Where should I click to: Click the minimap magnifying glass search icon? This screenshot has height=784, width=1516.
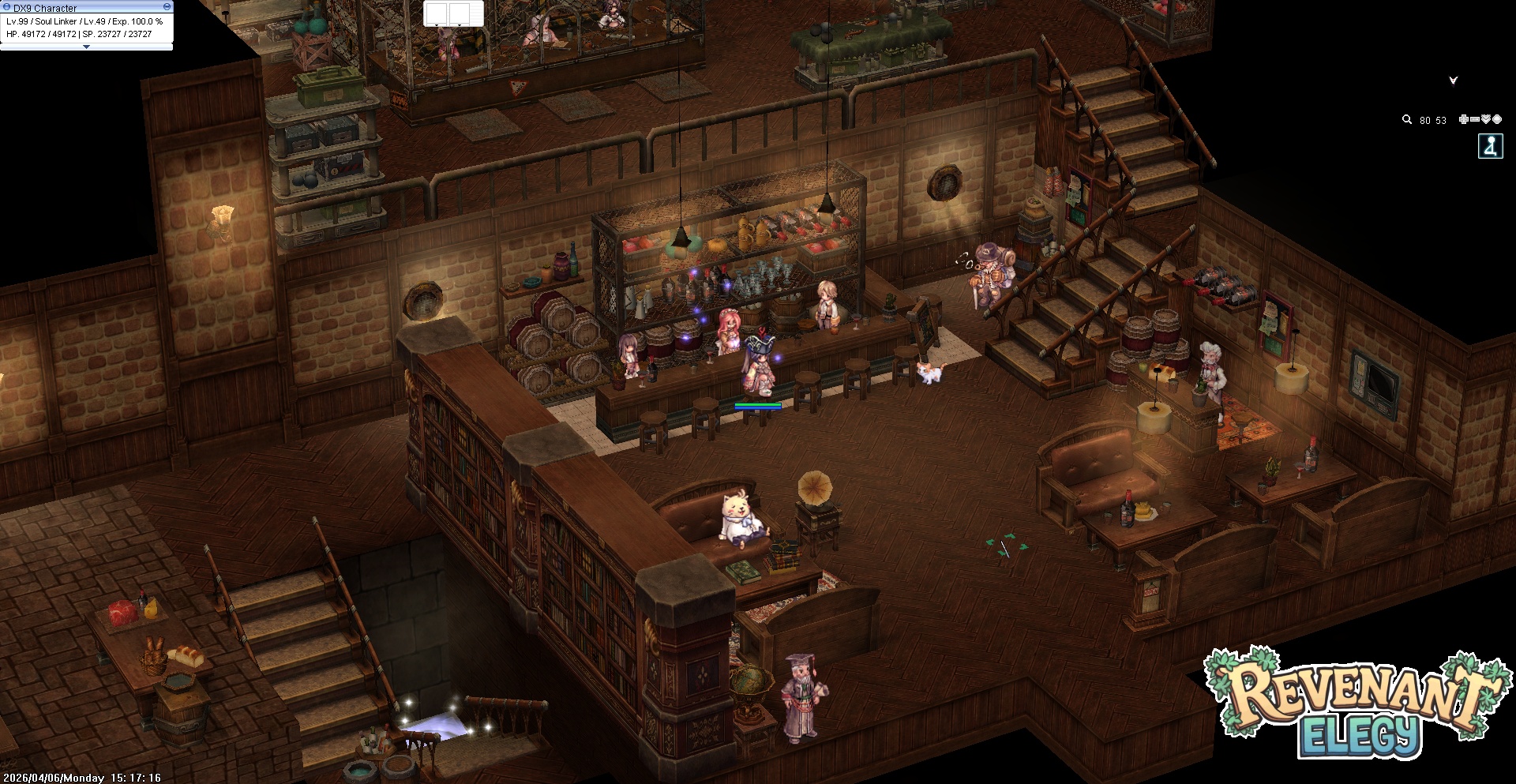tap(1406, 120)
